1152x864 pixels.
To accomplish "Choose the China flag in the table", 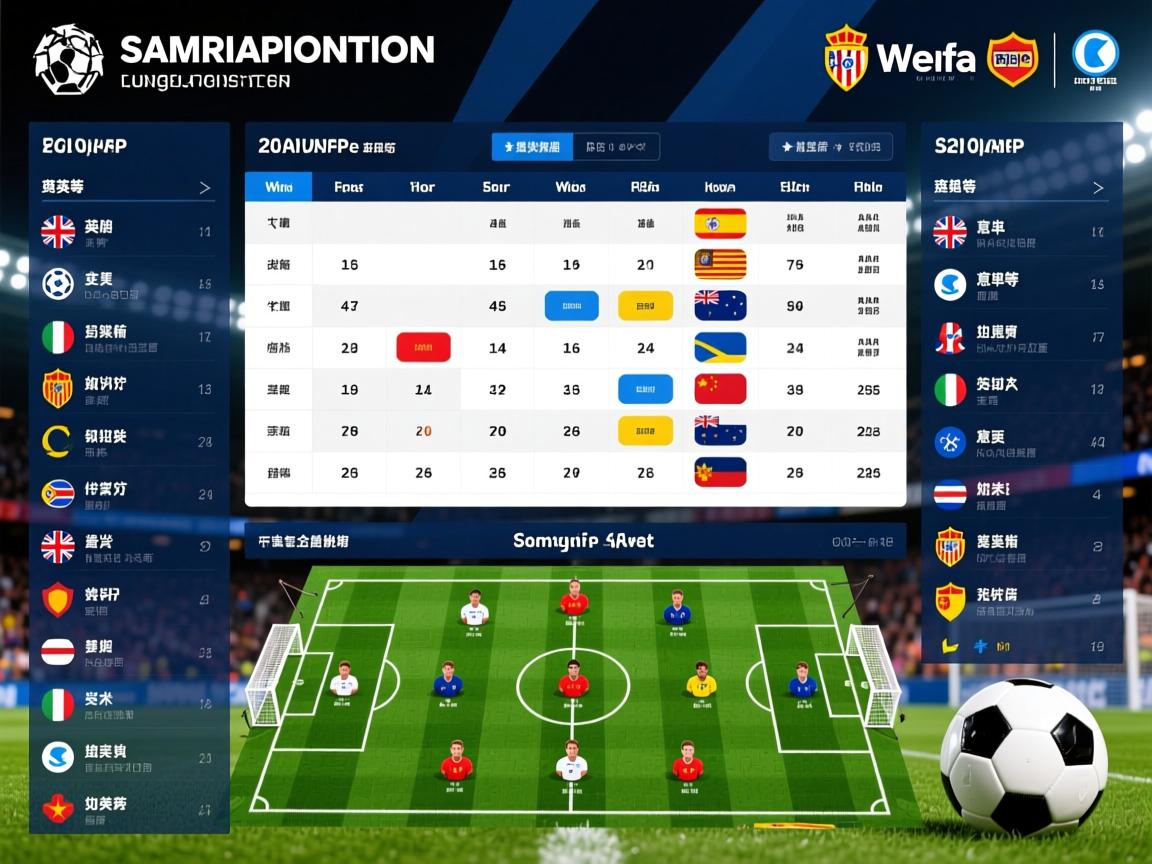I will coord(720,389).
